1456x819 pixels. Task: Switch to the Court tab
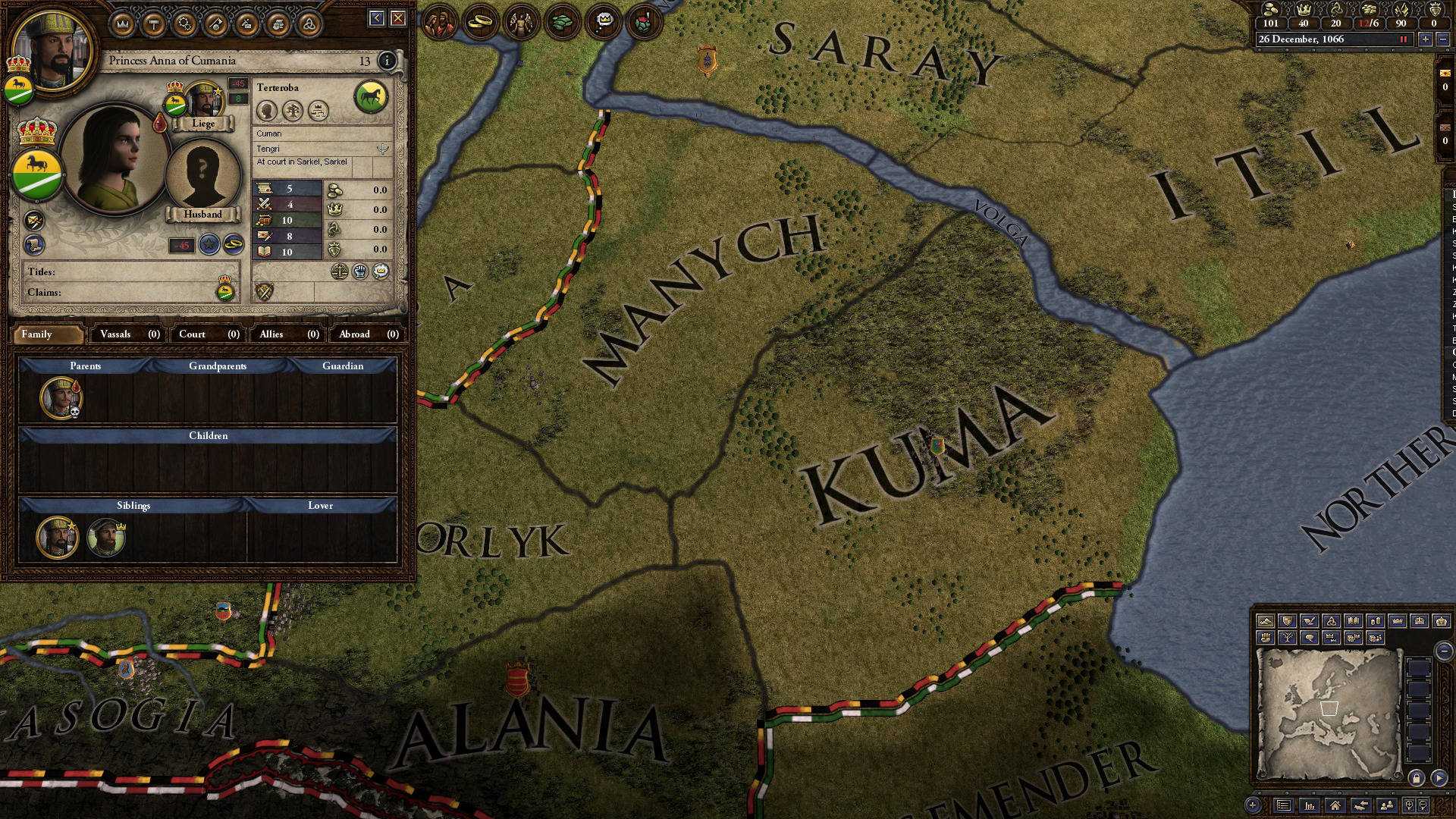click(193, 334)
